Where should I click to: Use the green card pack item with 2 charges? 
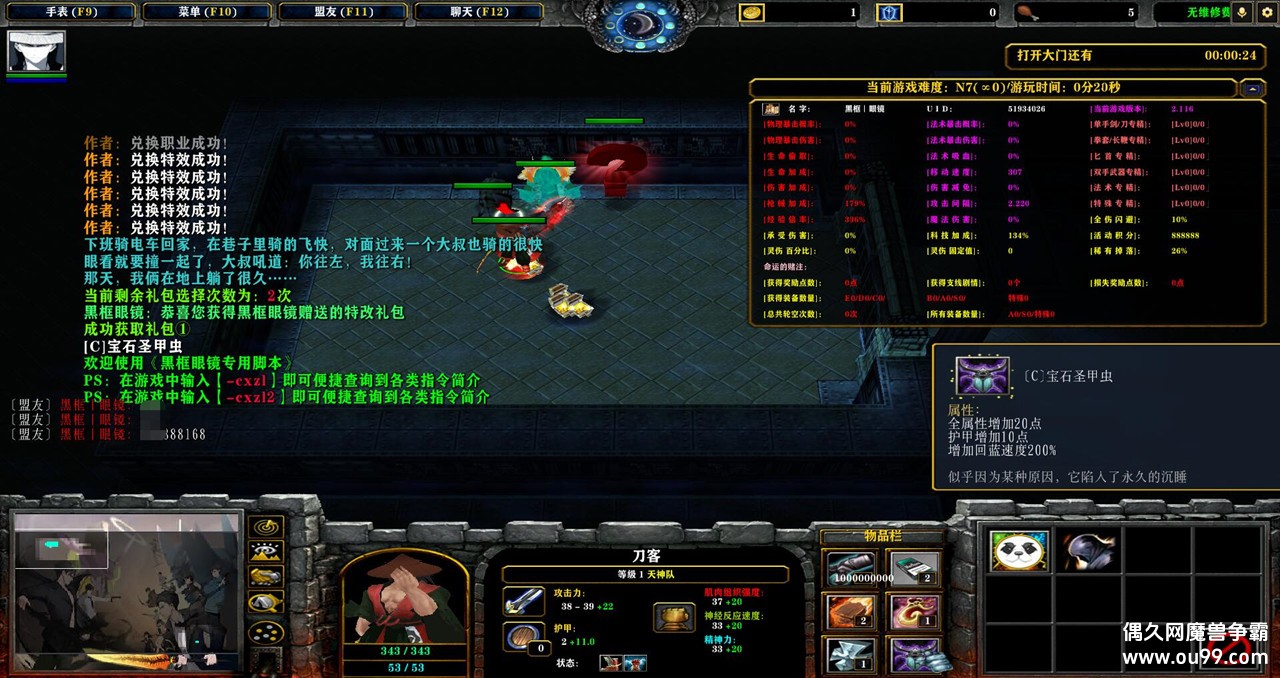914,569
